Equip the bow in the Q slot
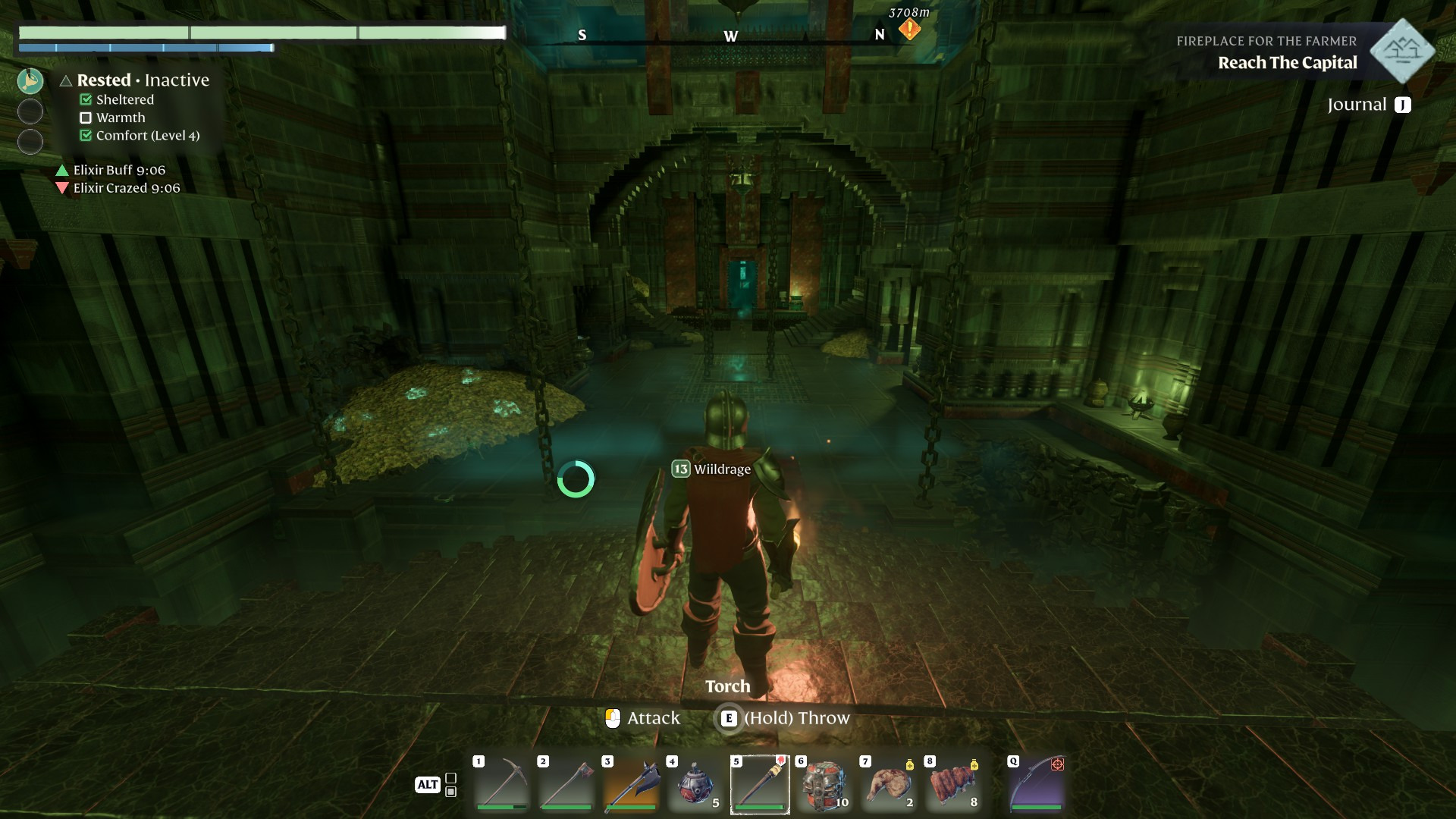 tap(1037, 784)
